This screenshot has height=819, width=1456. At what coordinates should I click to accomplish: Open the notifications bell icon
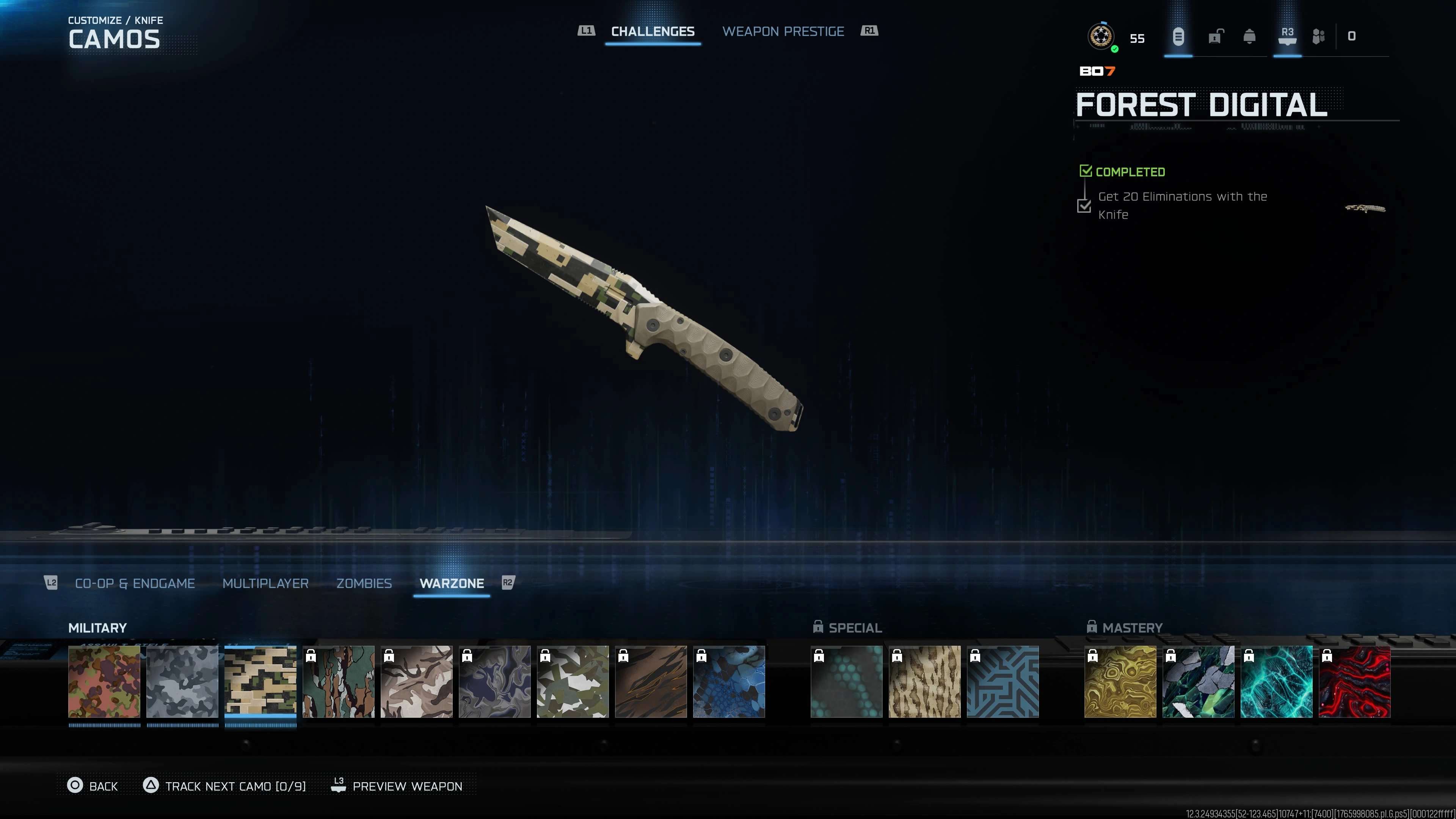pyautogui.click(x=1250, y=37)
